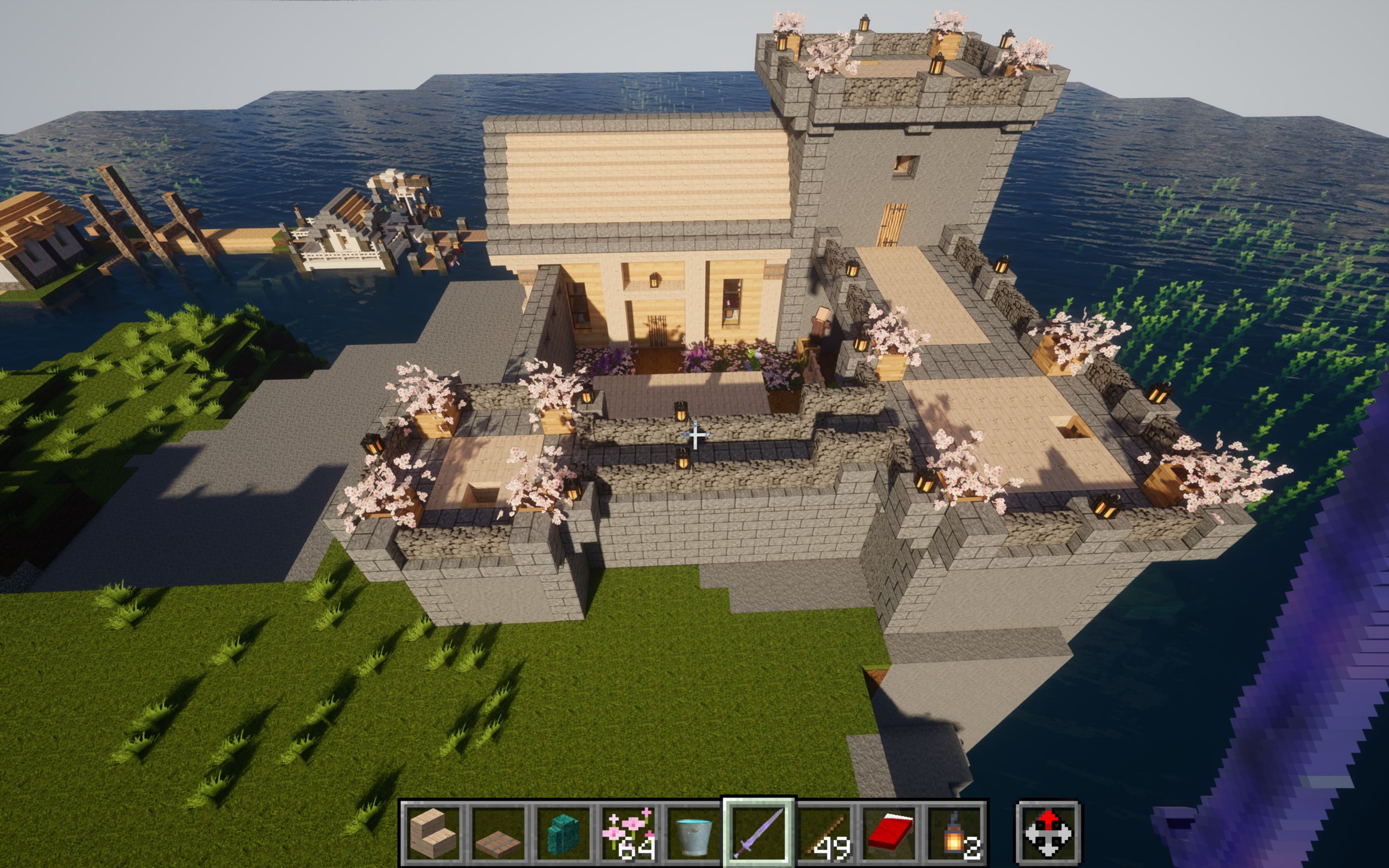Click the offhand slot with arrow cross icon
Screen dimensions: 1389x868
tap(1048, 833)
